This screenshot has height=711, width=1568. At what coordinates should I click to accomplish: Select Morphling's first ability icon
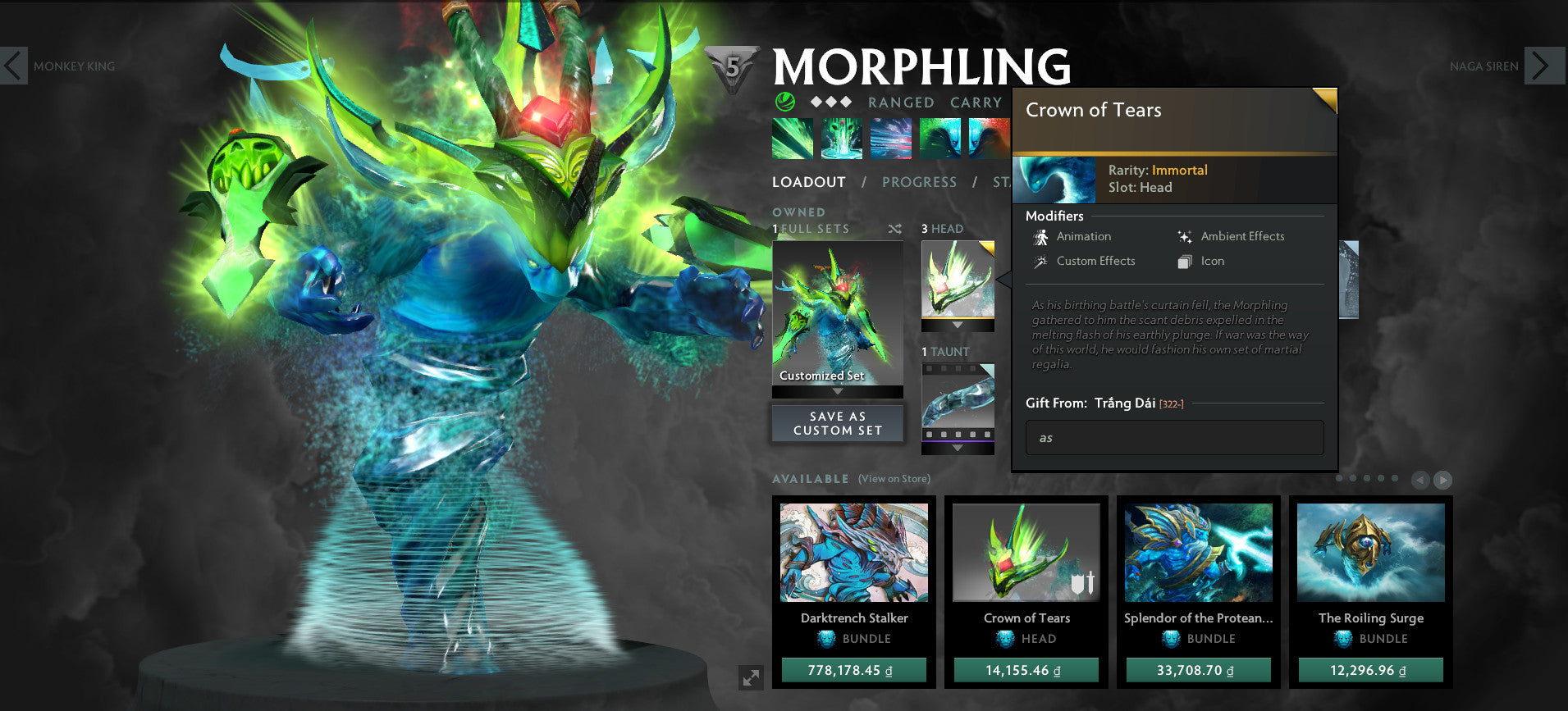(x=791, y=138)
